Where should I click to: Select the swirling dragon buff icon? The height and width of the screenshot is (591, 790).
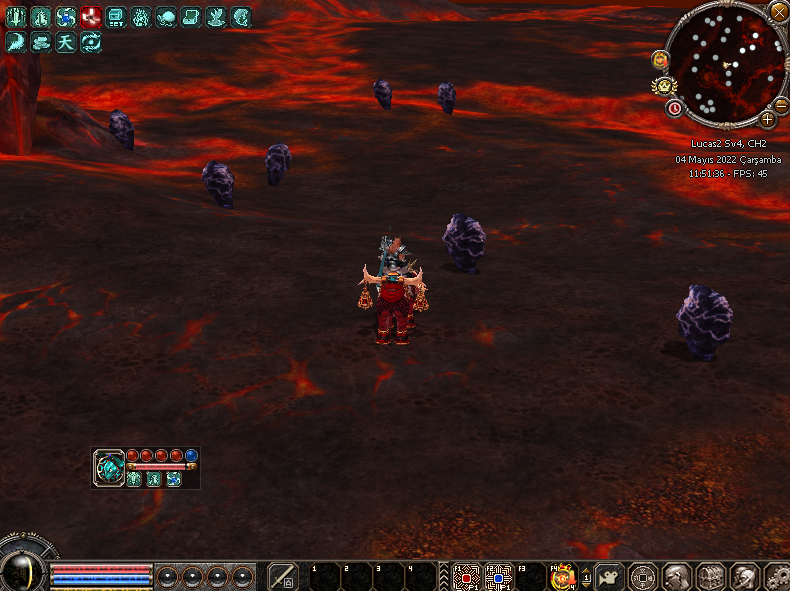point(91,41)
